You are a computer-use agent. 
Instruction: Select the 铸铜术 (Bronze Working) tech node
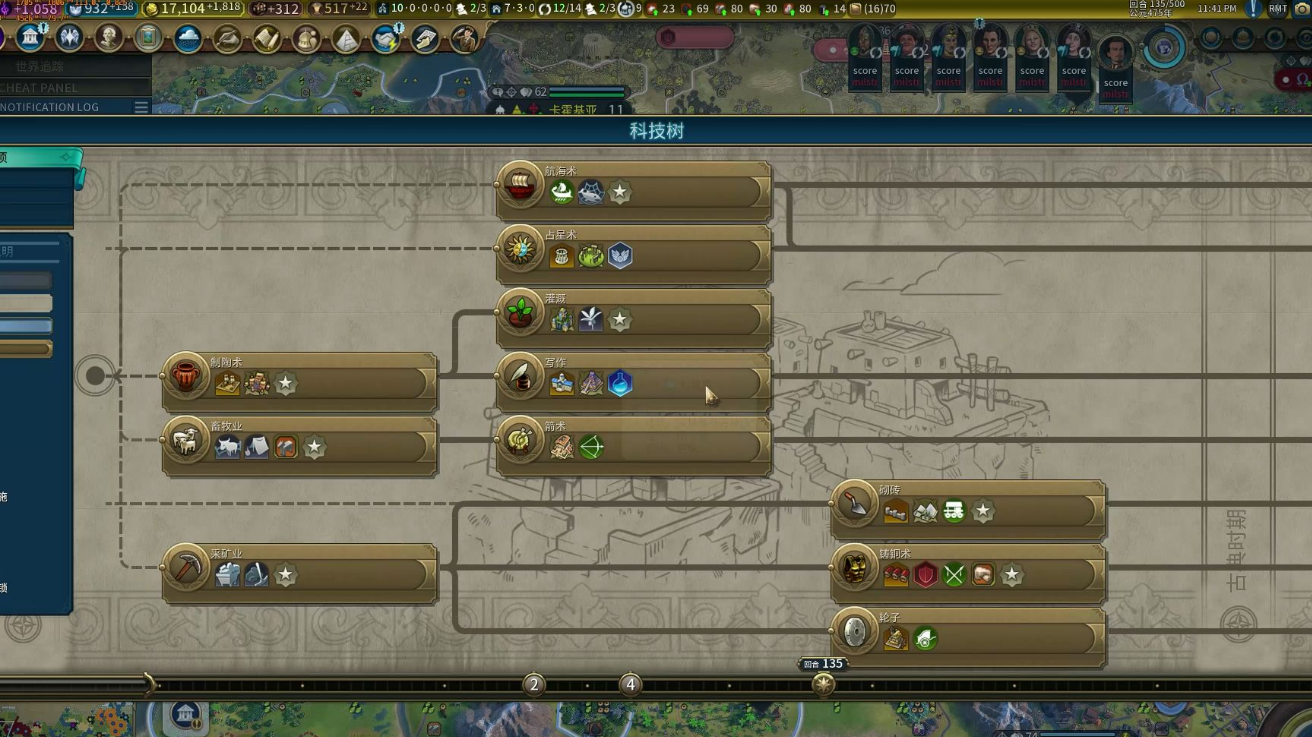(x=968, y=574)
